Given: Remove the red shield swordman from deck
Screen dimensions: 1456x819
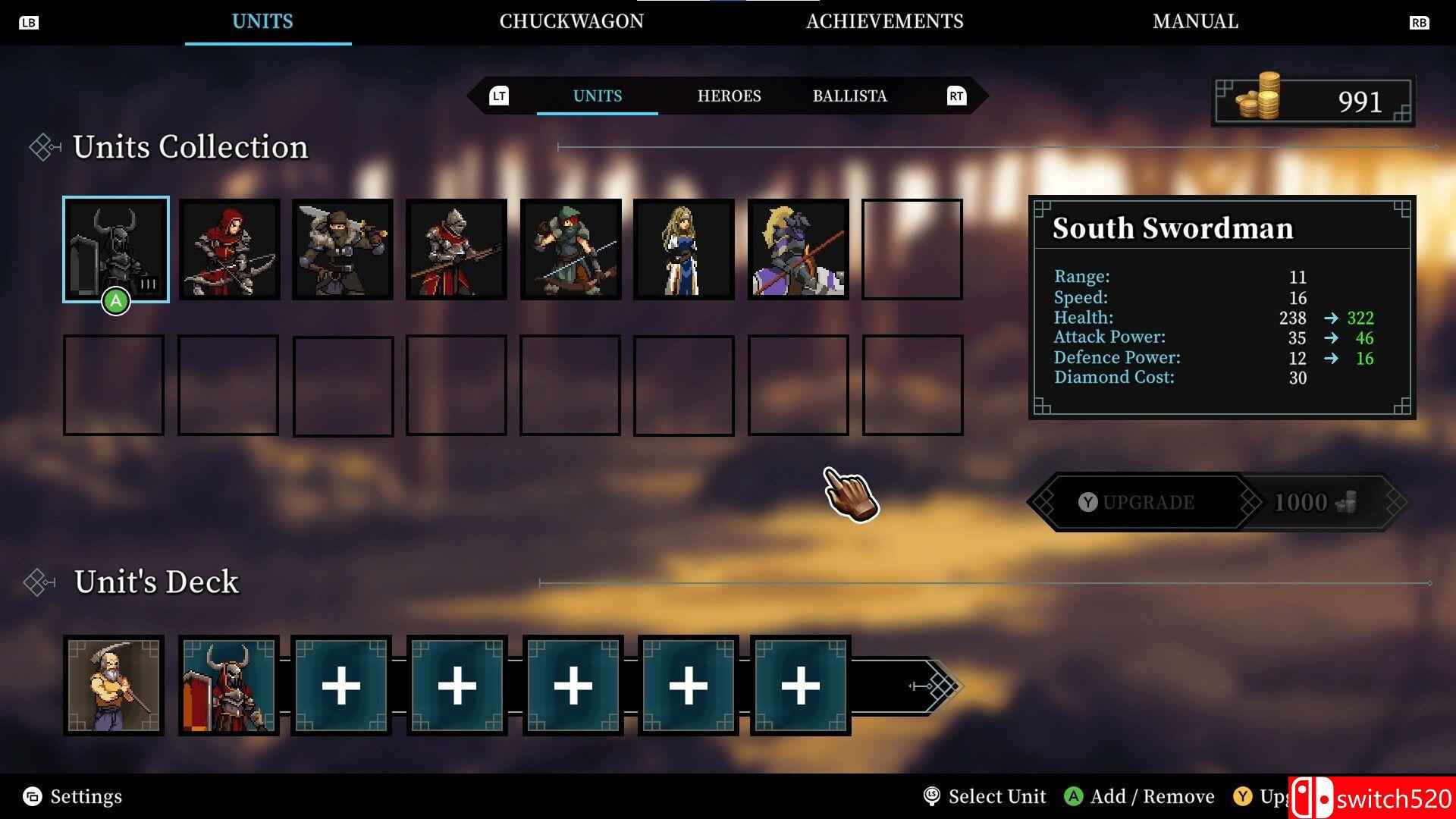Looking at the screenshot, I should 229,686.
